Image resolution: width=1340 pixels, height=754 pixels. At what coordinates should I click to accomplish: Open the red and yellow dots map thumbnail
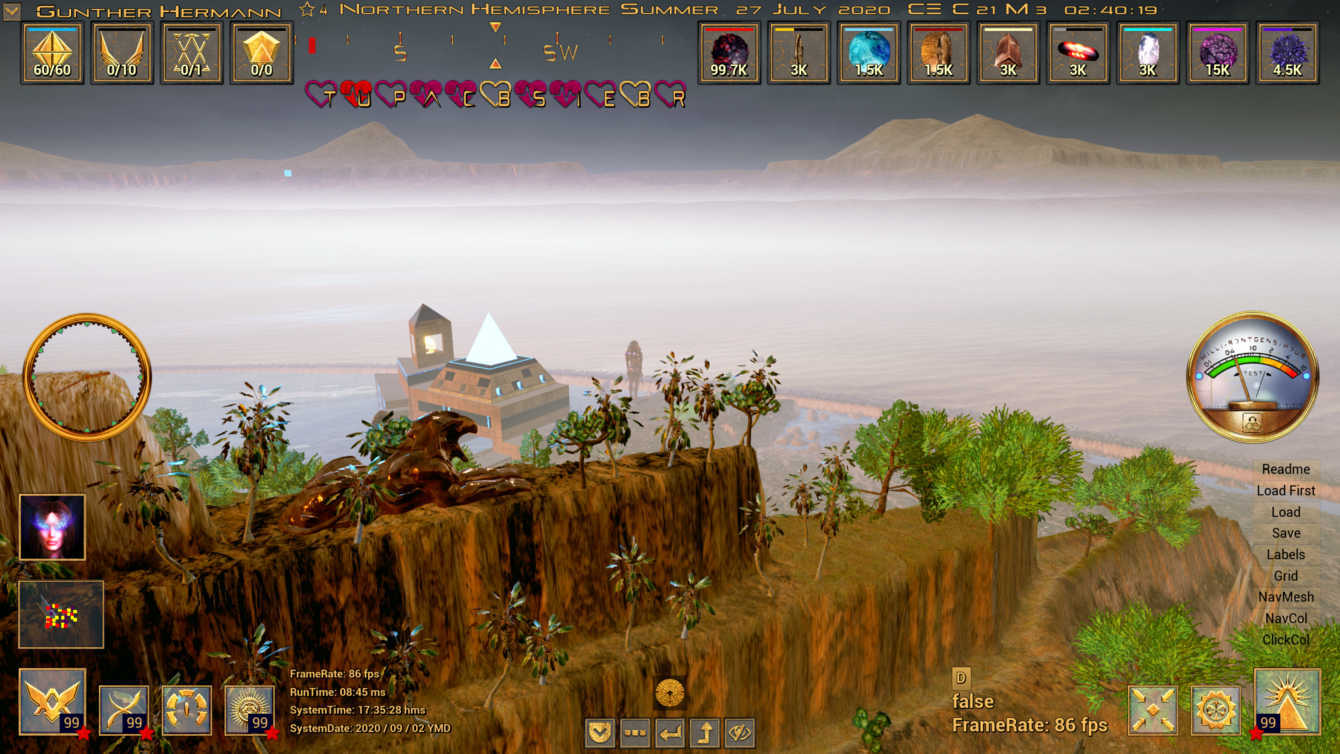pos(61,614)
